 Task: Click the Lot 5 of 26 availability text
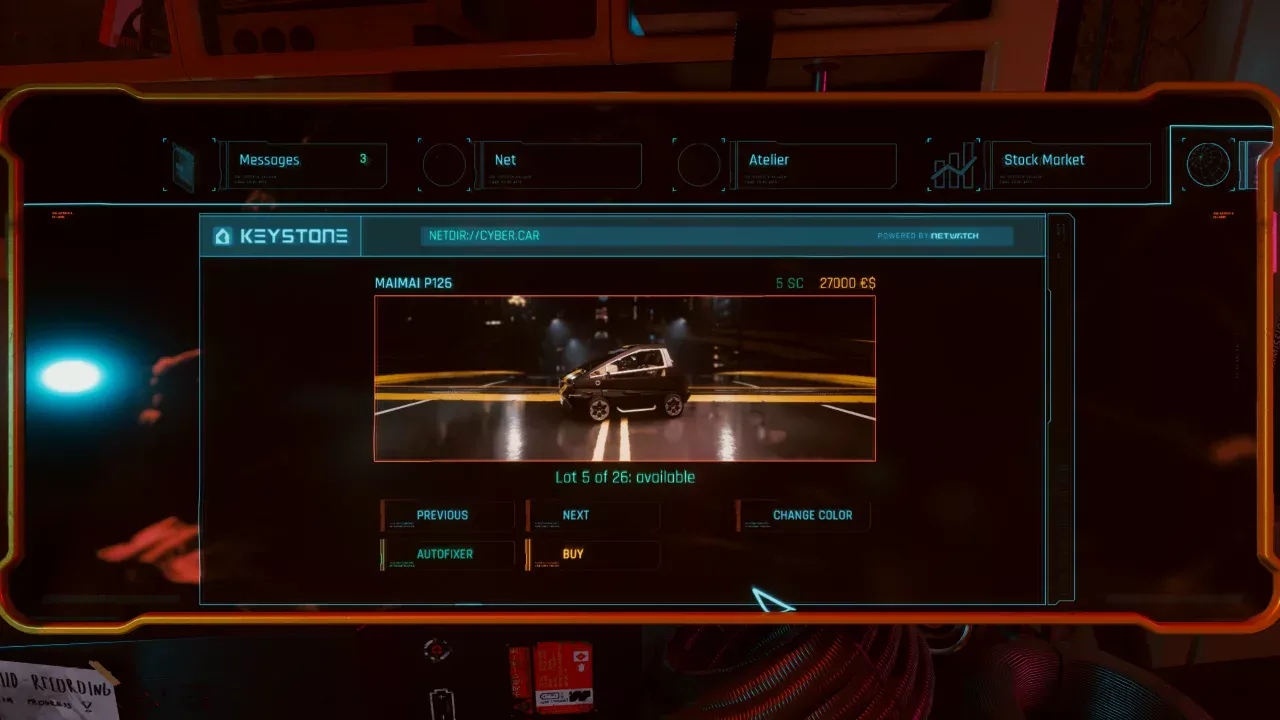(x=624, y=477)
